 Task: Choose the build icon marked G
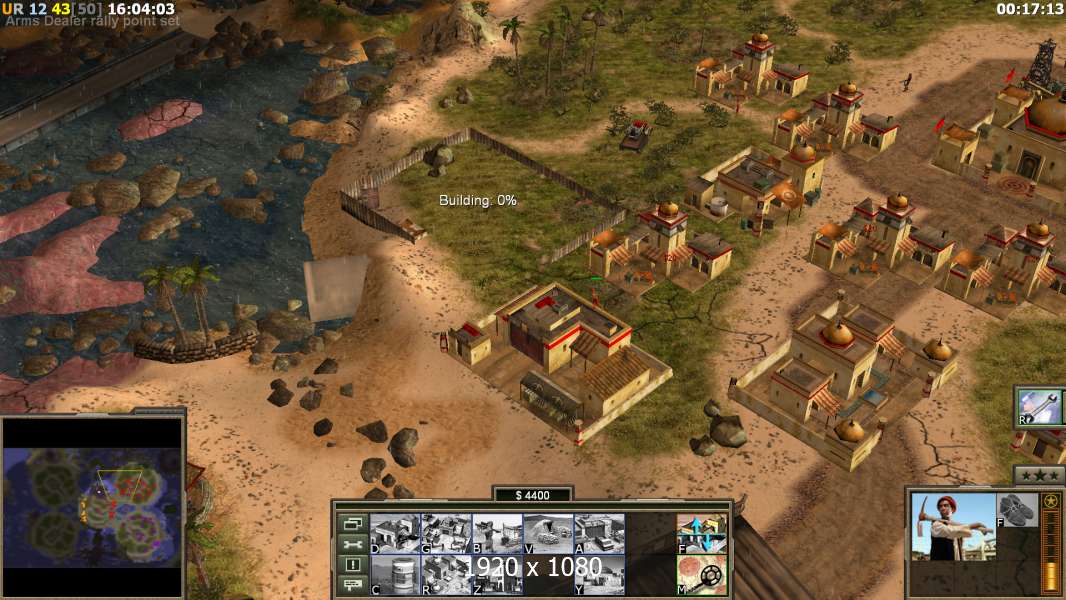tap(446, 534)
